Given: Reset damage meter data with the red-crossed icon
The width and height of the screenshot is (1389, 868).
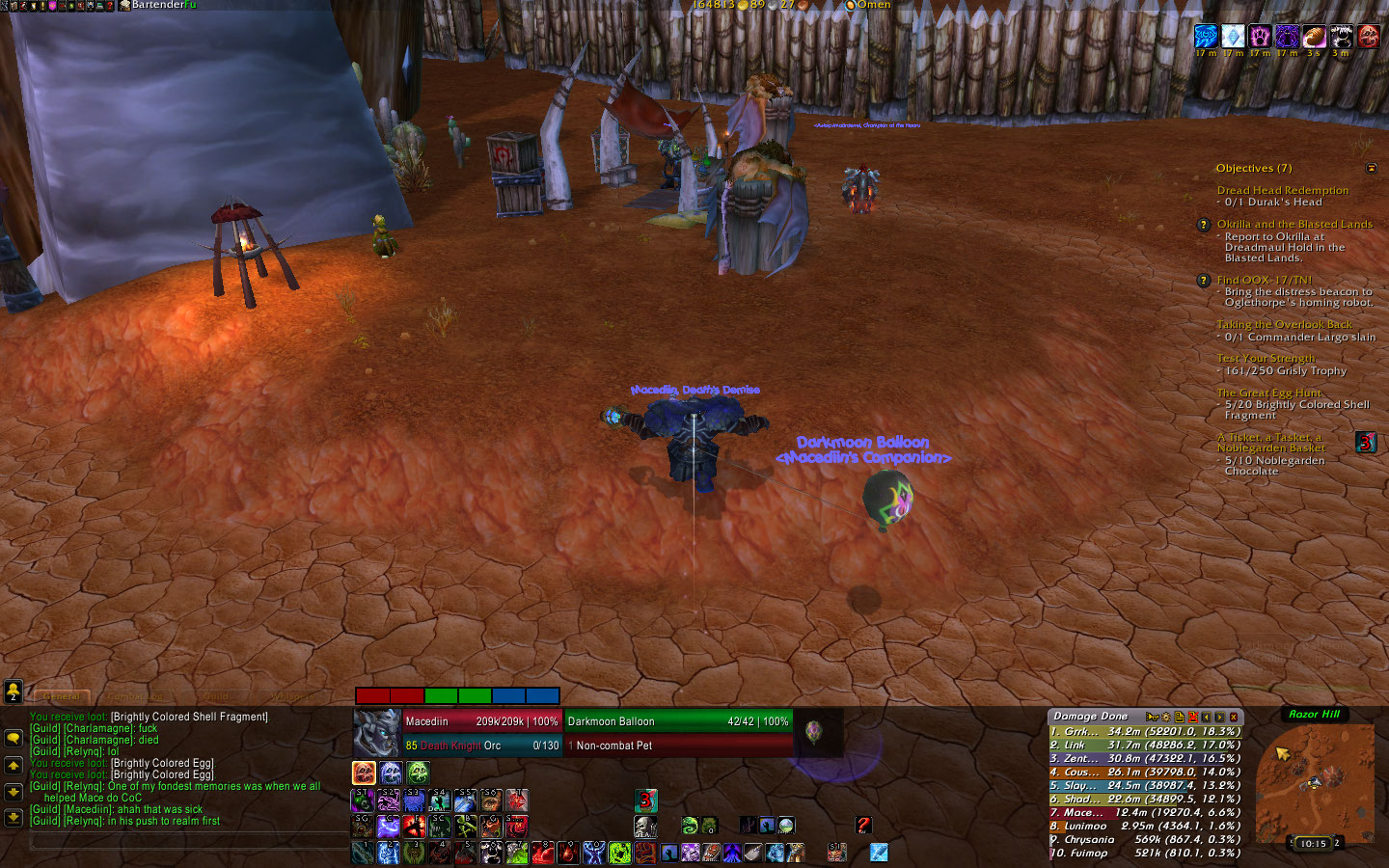Looking at the screenshot, I should tap(1192, 717).
